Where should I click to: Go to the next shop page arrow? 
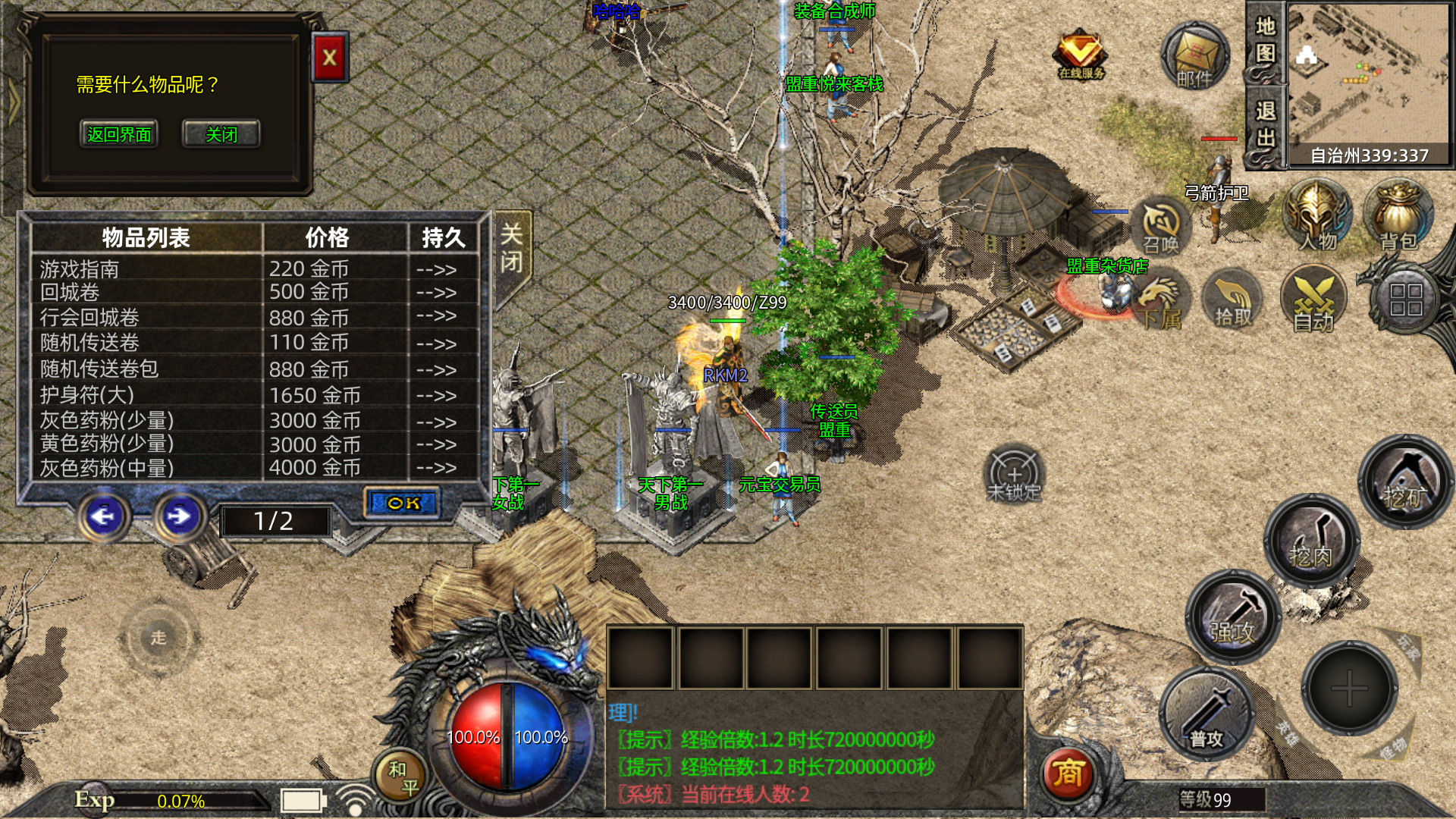(x=179, y=516)
